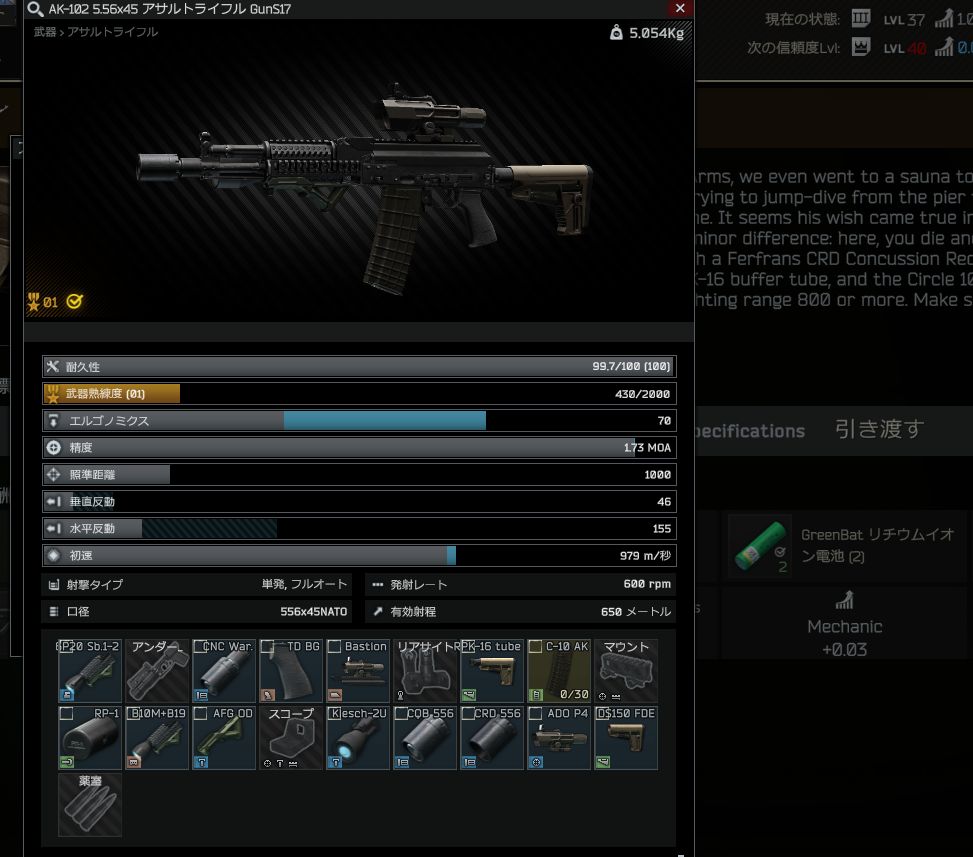Screen dimensions: 973x857
Task: Open the empty スコープ scope slot
Action: tap(291, 738)
